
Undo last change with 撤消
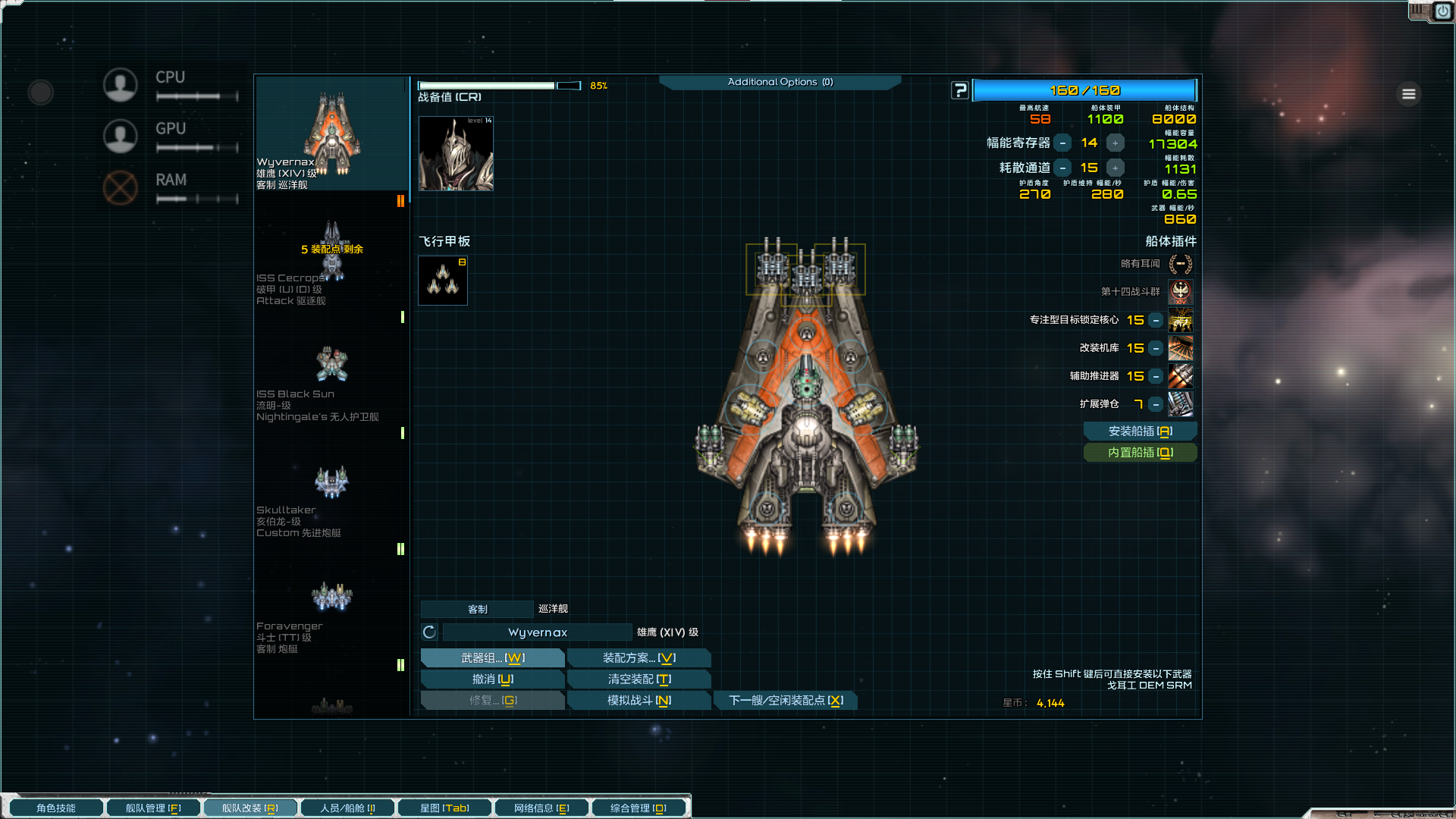pos(492,679)
